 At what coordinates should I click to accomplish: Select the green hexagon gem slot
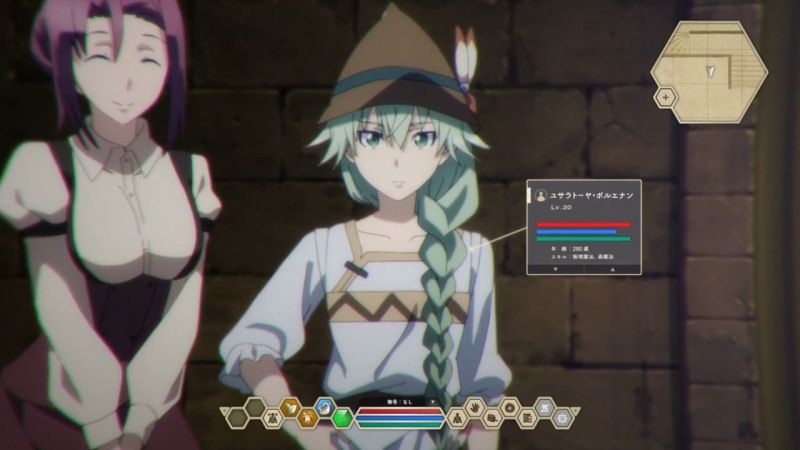click(x=343, y=418)
